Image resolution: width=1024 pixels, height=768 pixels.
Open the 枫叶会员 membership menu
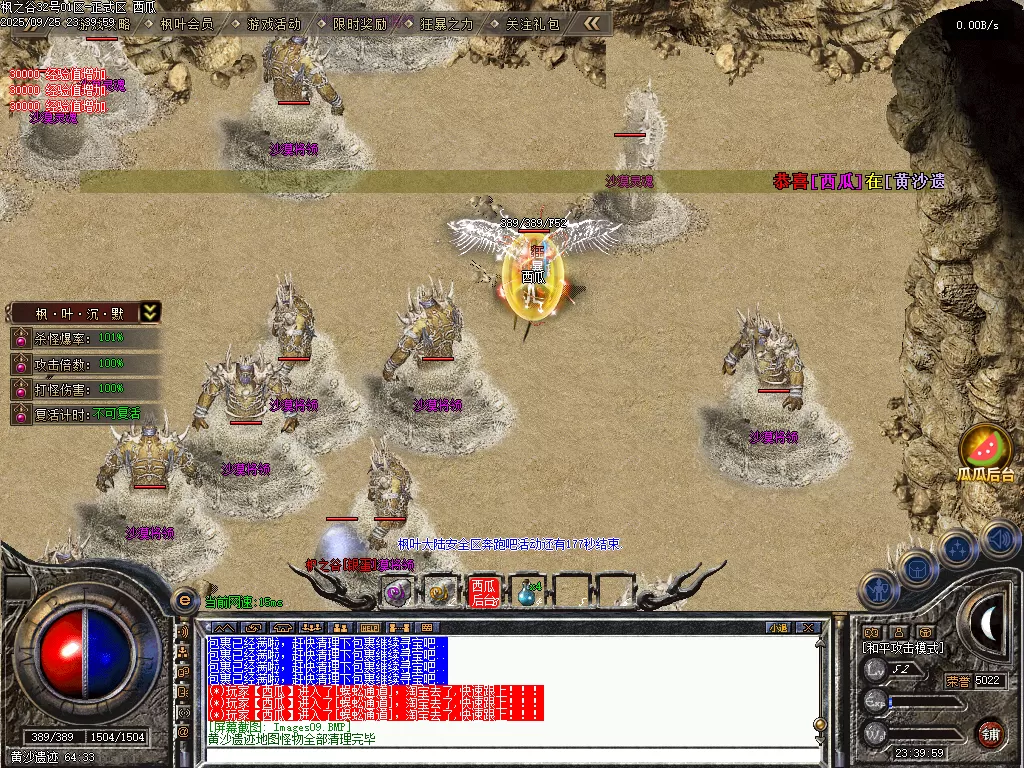point(186,24)
